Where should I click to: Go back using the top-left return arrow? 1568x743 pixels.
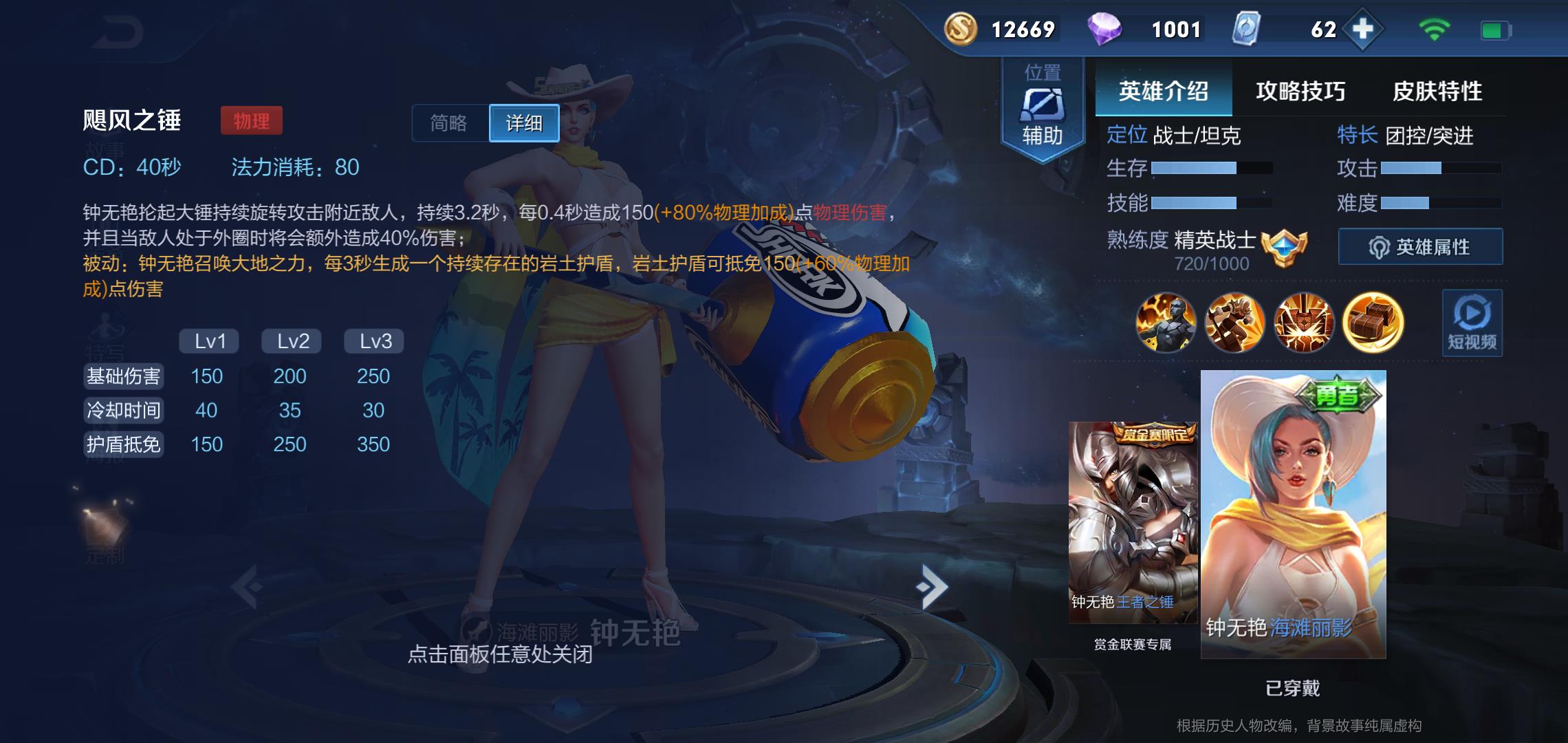click(x=117, y=32)
